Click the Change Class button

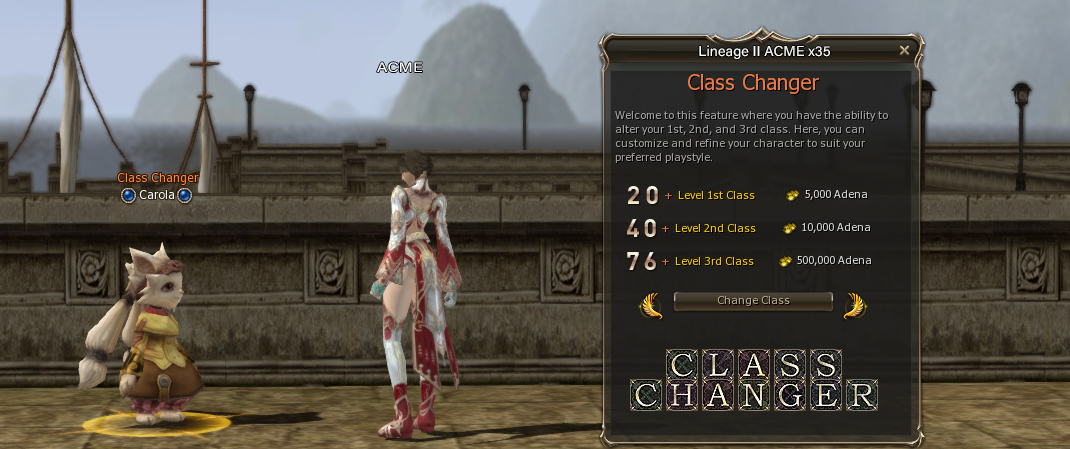pyautogui.click(x=753, y=301)
